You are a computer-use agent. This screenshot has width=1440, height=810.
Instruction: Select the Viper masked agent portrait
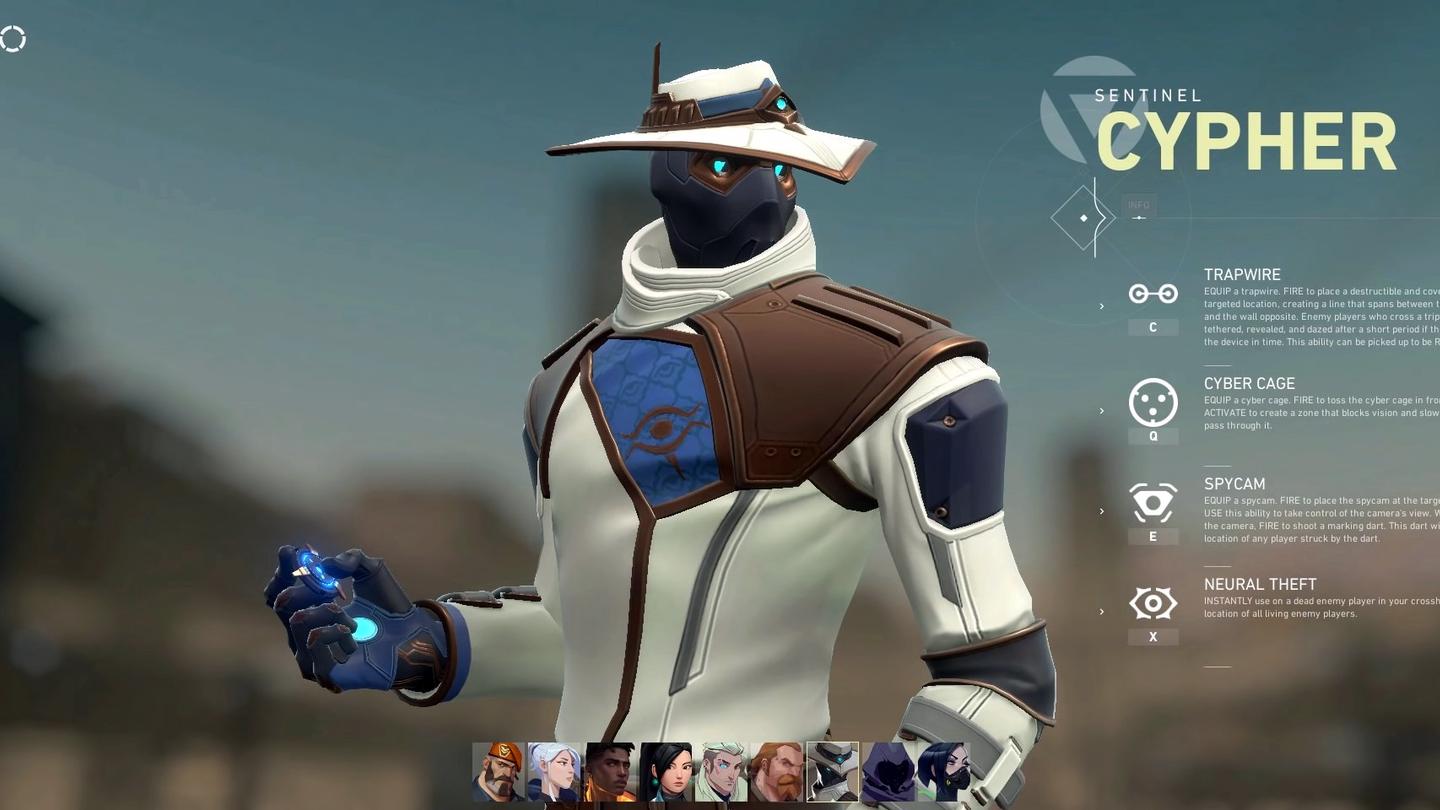pos(943,771)
